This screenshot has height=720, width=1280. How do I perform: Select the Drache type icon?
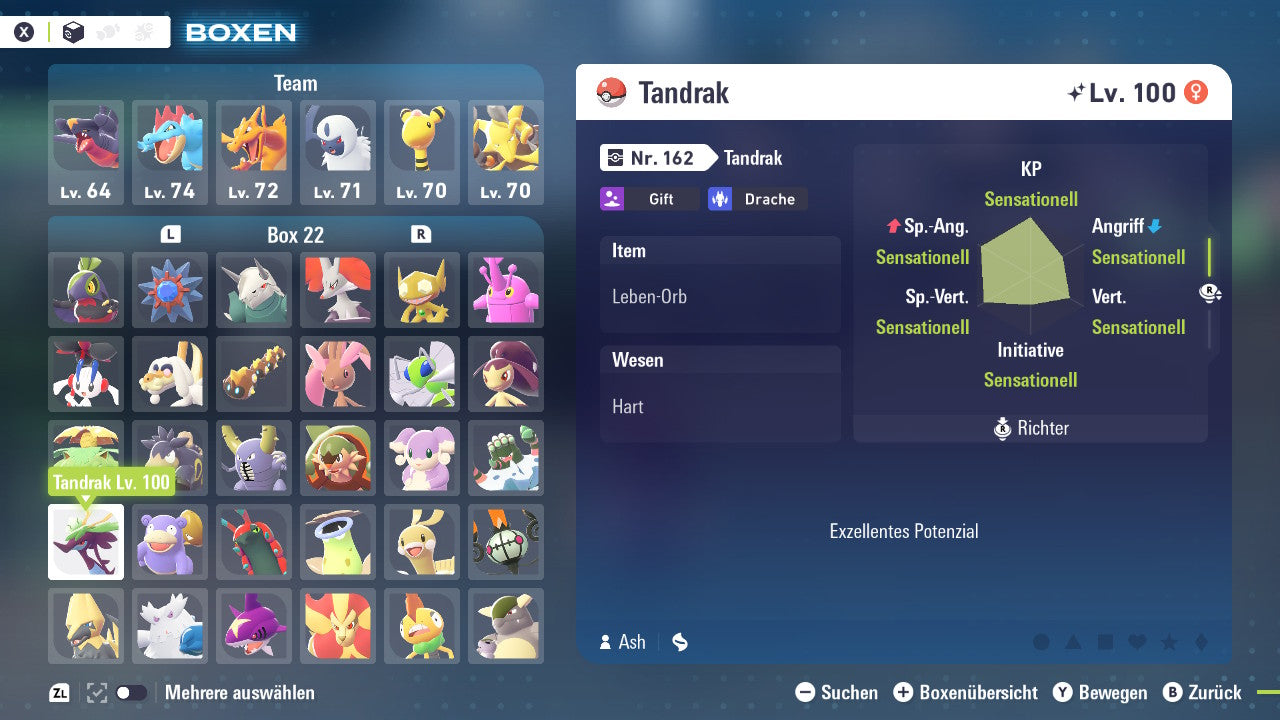(757, 199)
